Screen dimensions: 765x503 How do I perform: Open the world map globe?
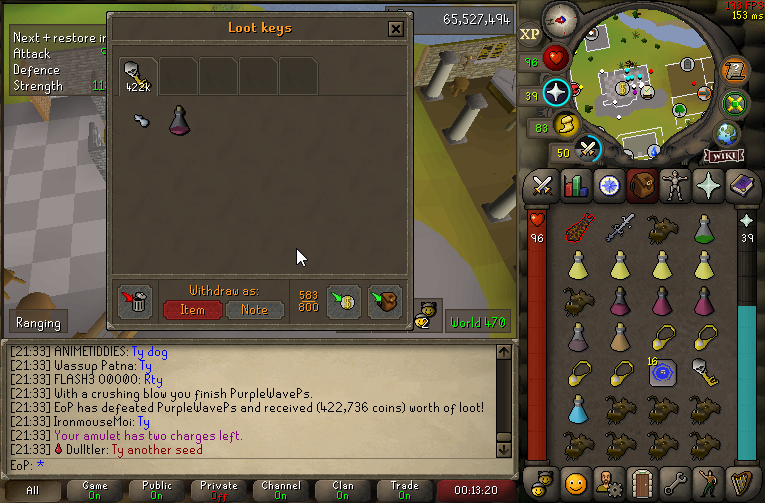pyautogui.click(x=726, y=134)
